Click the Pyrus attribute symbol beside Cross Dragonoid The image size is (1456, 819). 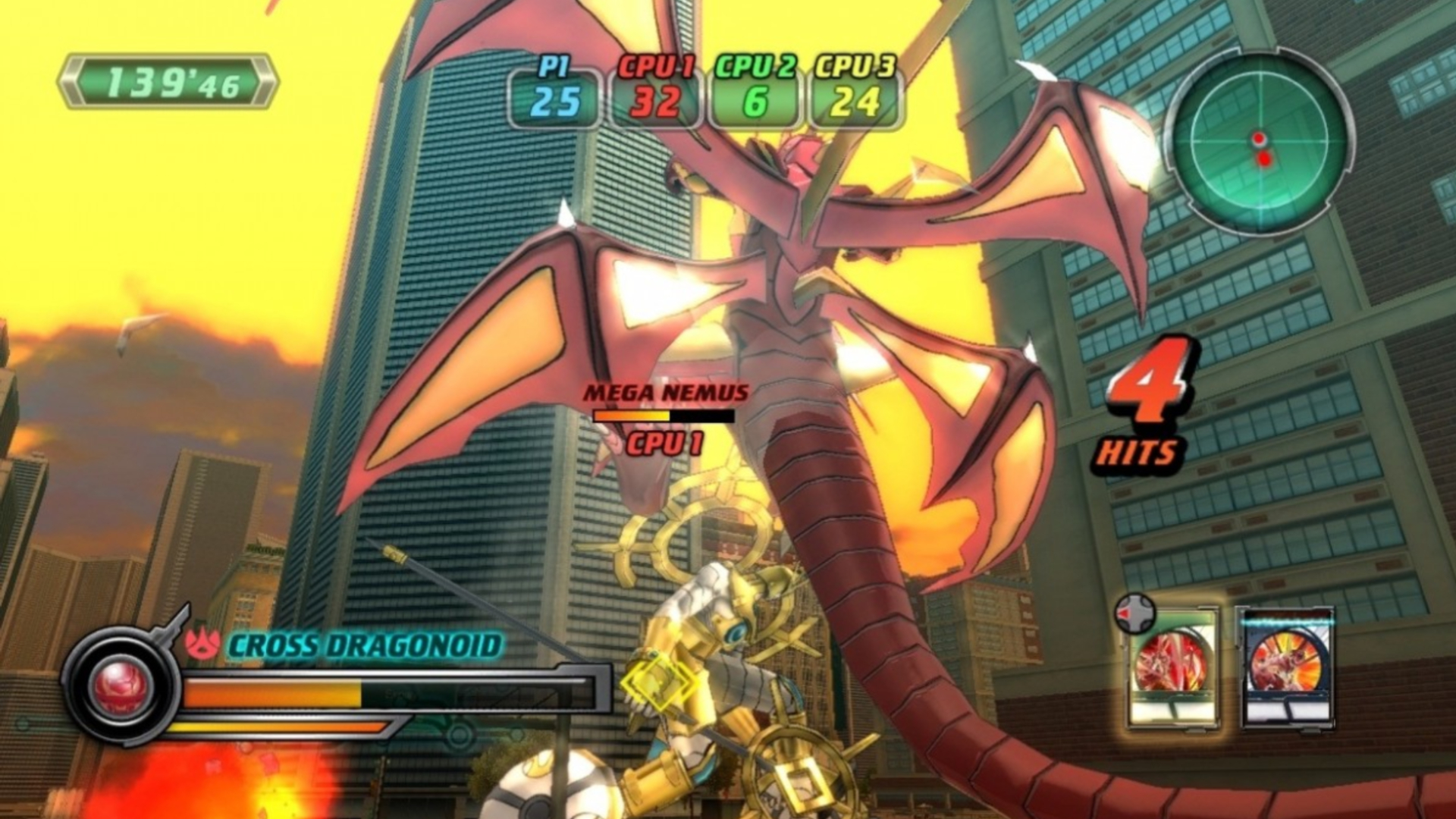pyautogui.click(x=202, y=645)
